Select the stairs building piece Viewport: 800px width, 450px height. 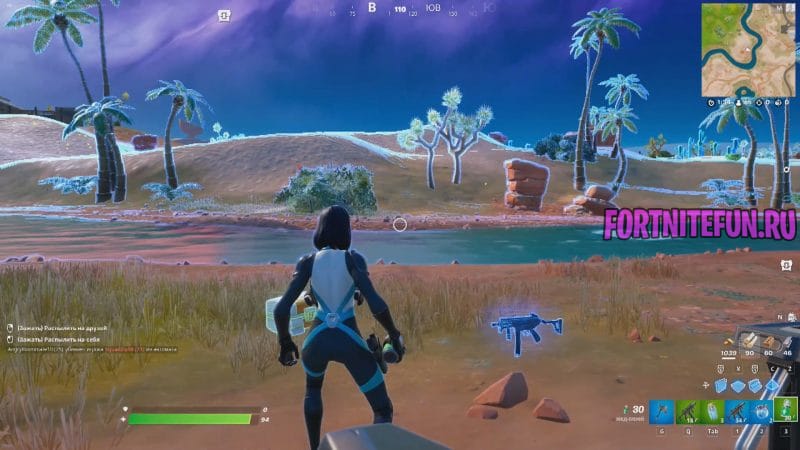coord(756,386)
